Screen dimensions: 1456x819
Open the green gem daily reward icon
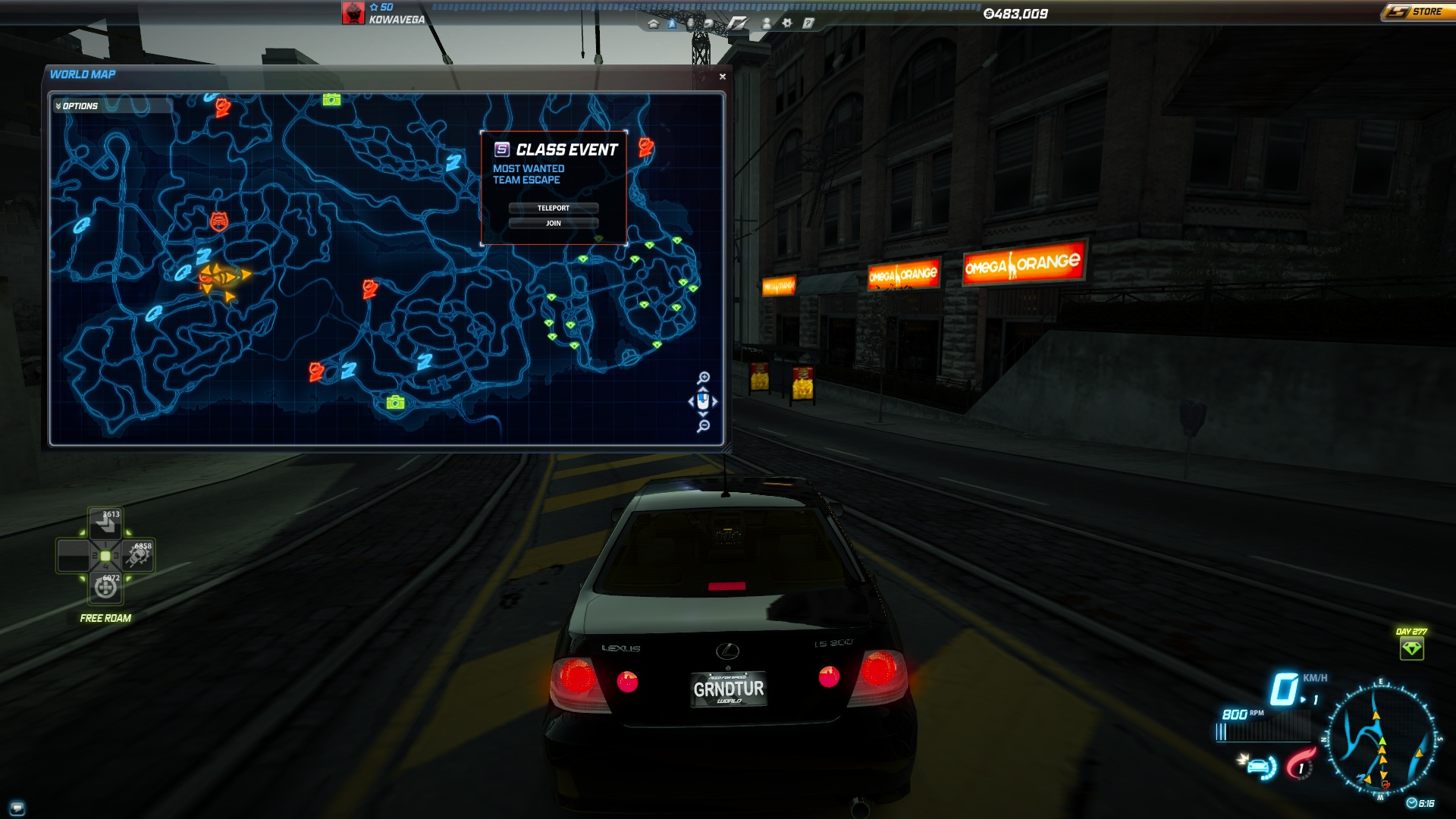pos(1411,648)
